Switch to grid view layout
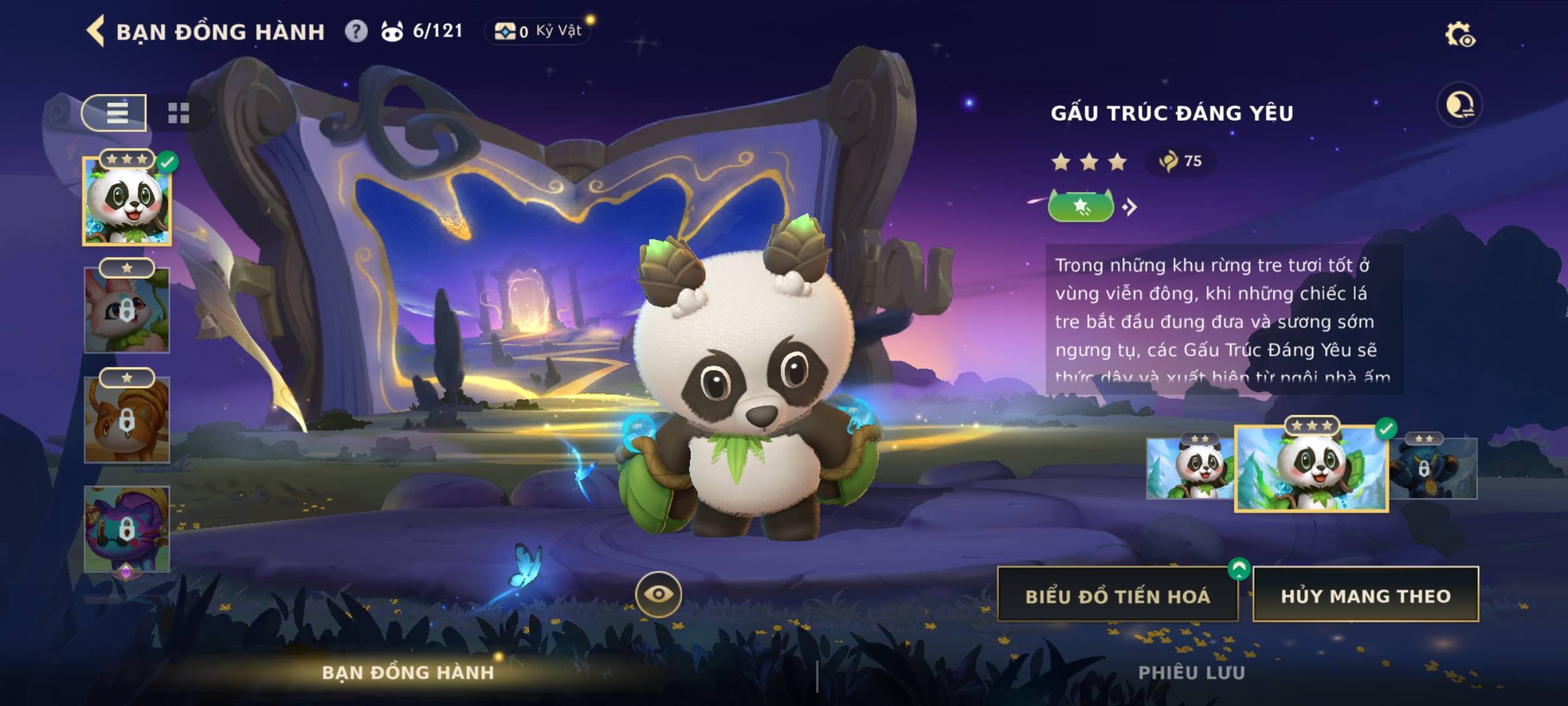 point(178,113)
